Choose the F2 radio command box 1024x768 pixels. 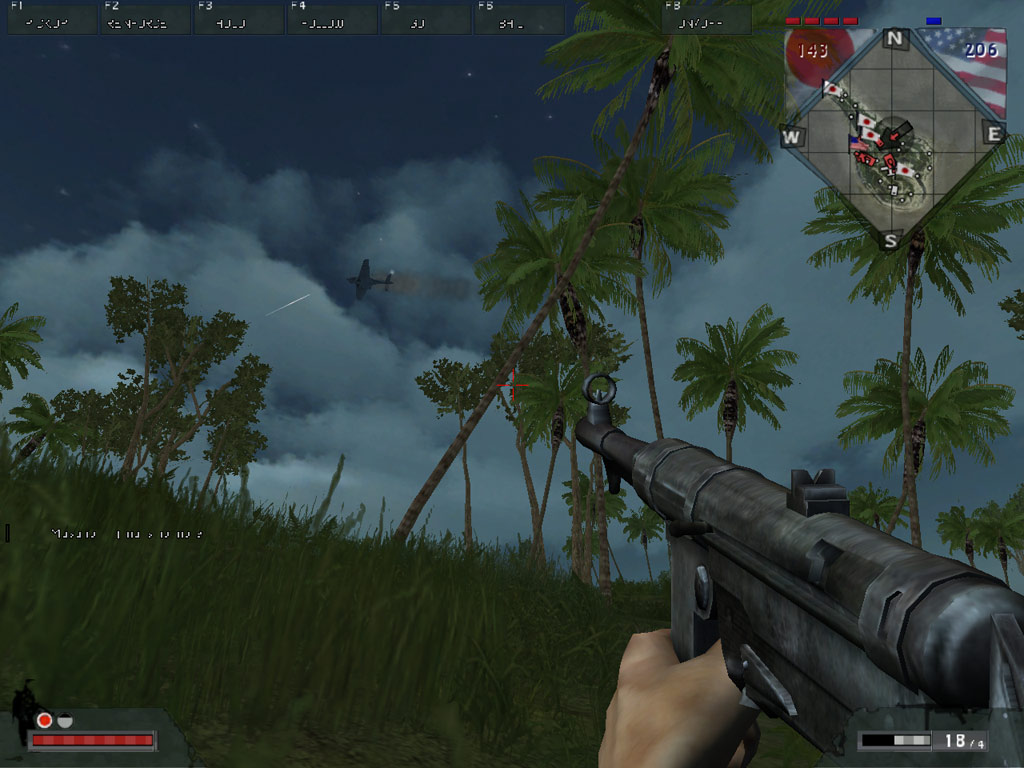(x=145, y=19)
